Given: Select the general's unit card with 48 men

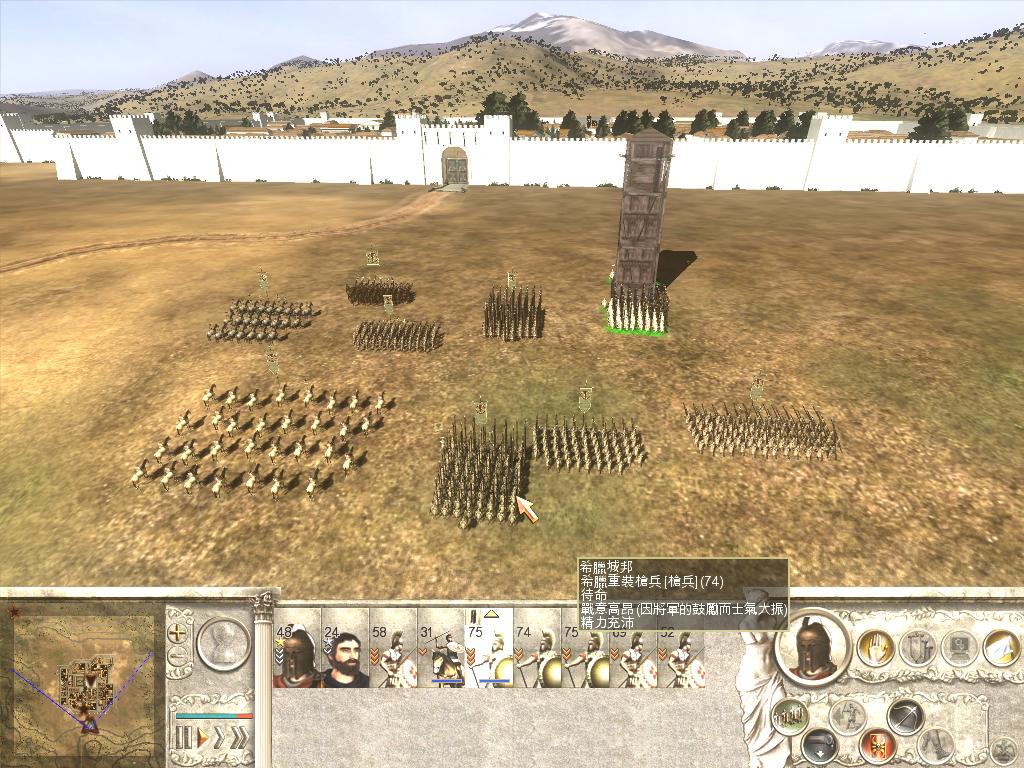Looking at the screenshot, I should pos(297,657).
